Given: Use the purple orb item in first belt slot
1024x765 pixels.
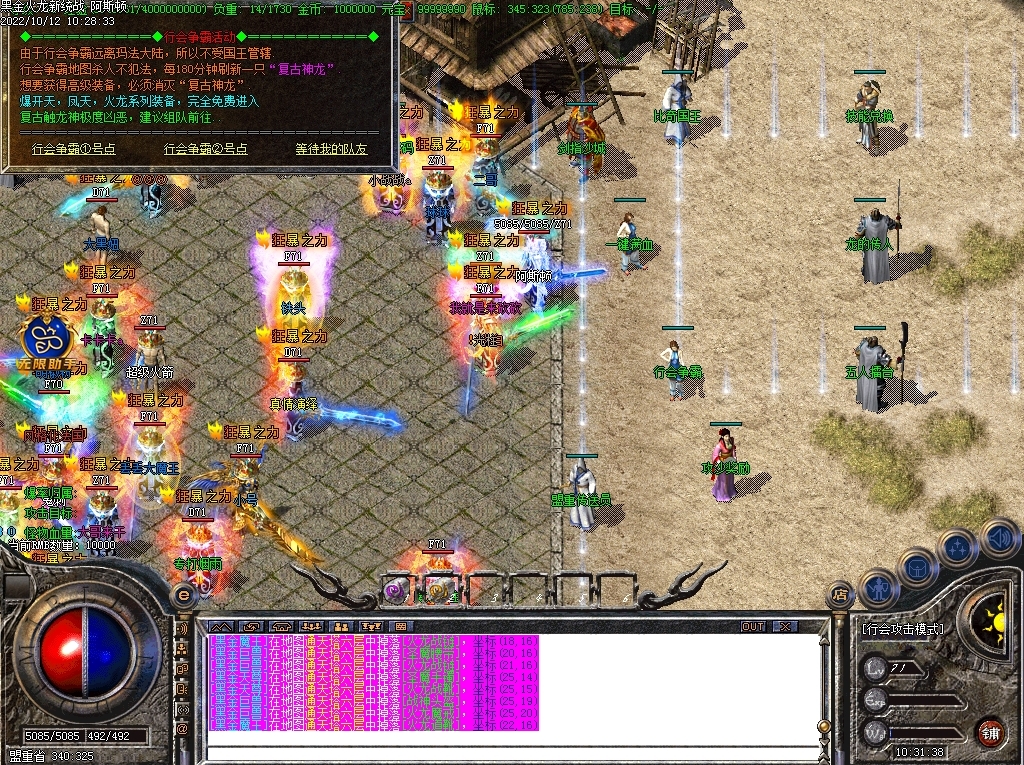Looking at the screenshot, I should 397,591.
